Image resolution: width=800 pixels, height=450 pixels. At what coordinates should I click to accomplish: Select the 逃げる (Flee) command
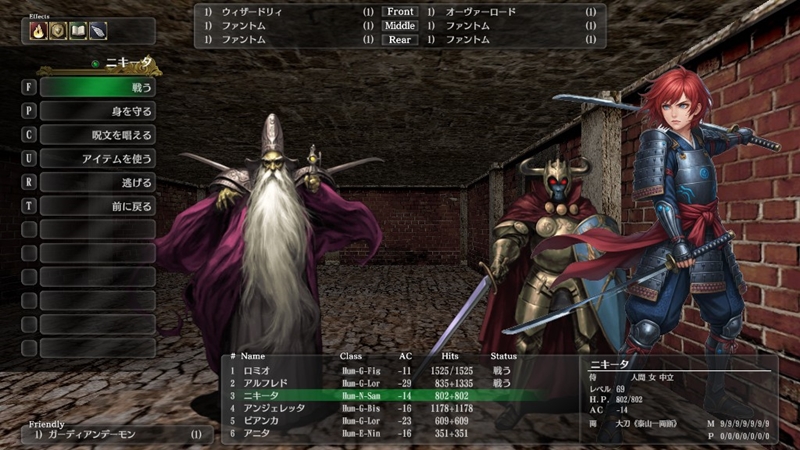click(x=97, y=183)
